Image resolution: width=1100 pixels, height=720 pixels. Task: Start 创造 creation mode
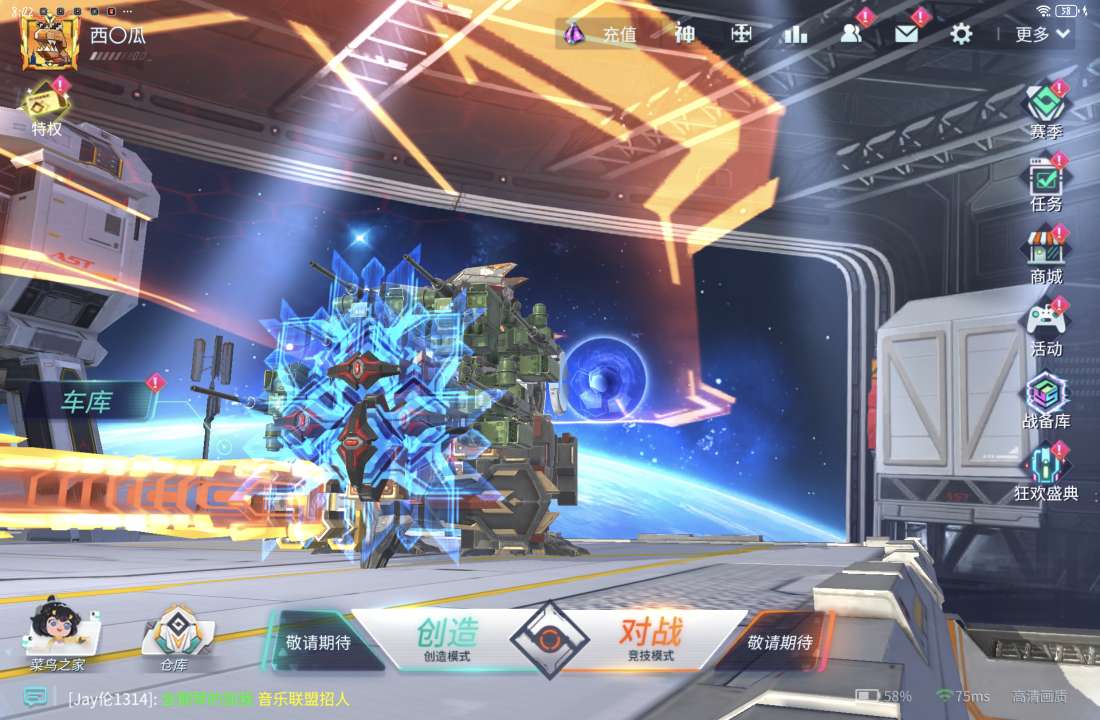coord(447,639)
